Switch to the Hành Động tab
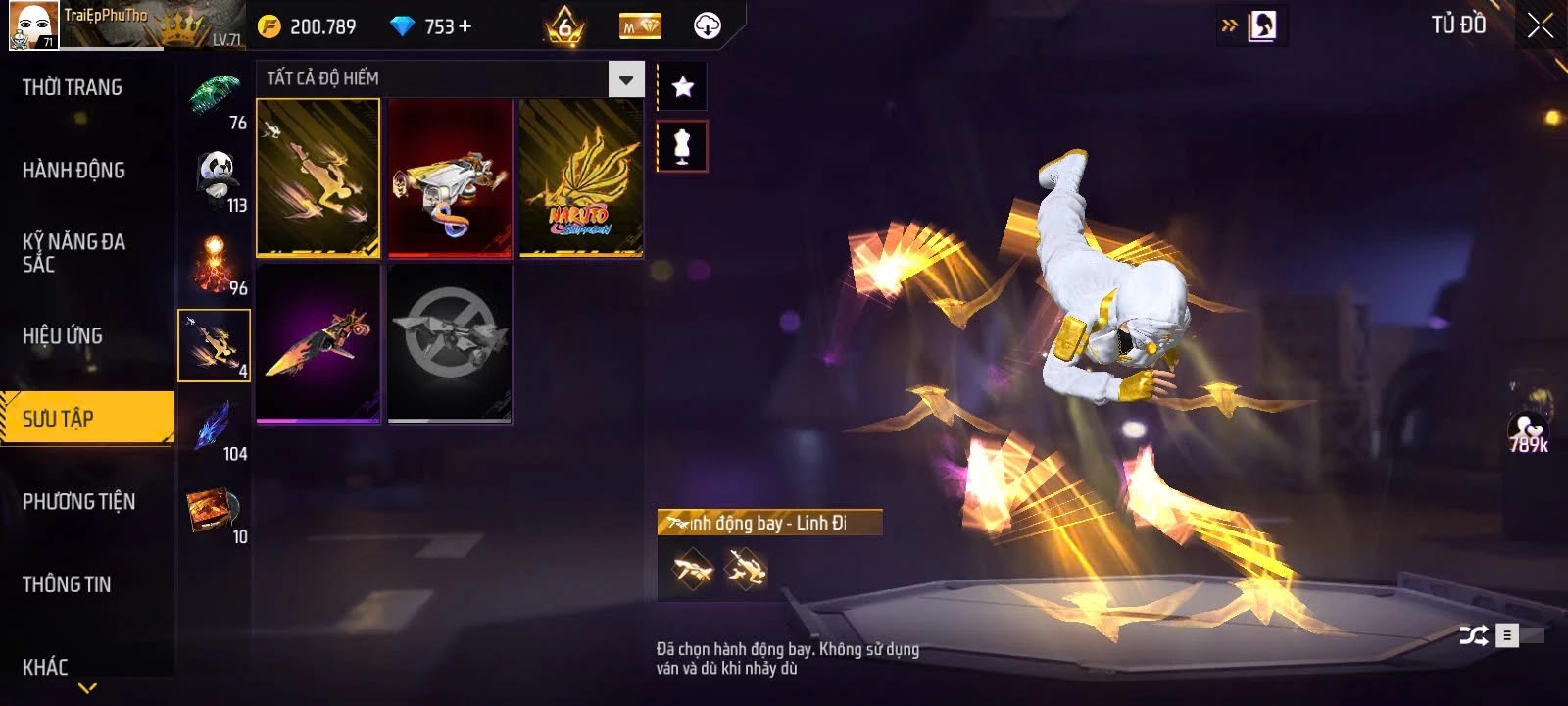This screenshot has height=706, width=1568. point(73,171)
